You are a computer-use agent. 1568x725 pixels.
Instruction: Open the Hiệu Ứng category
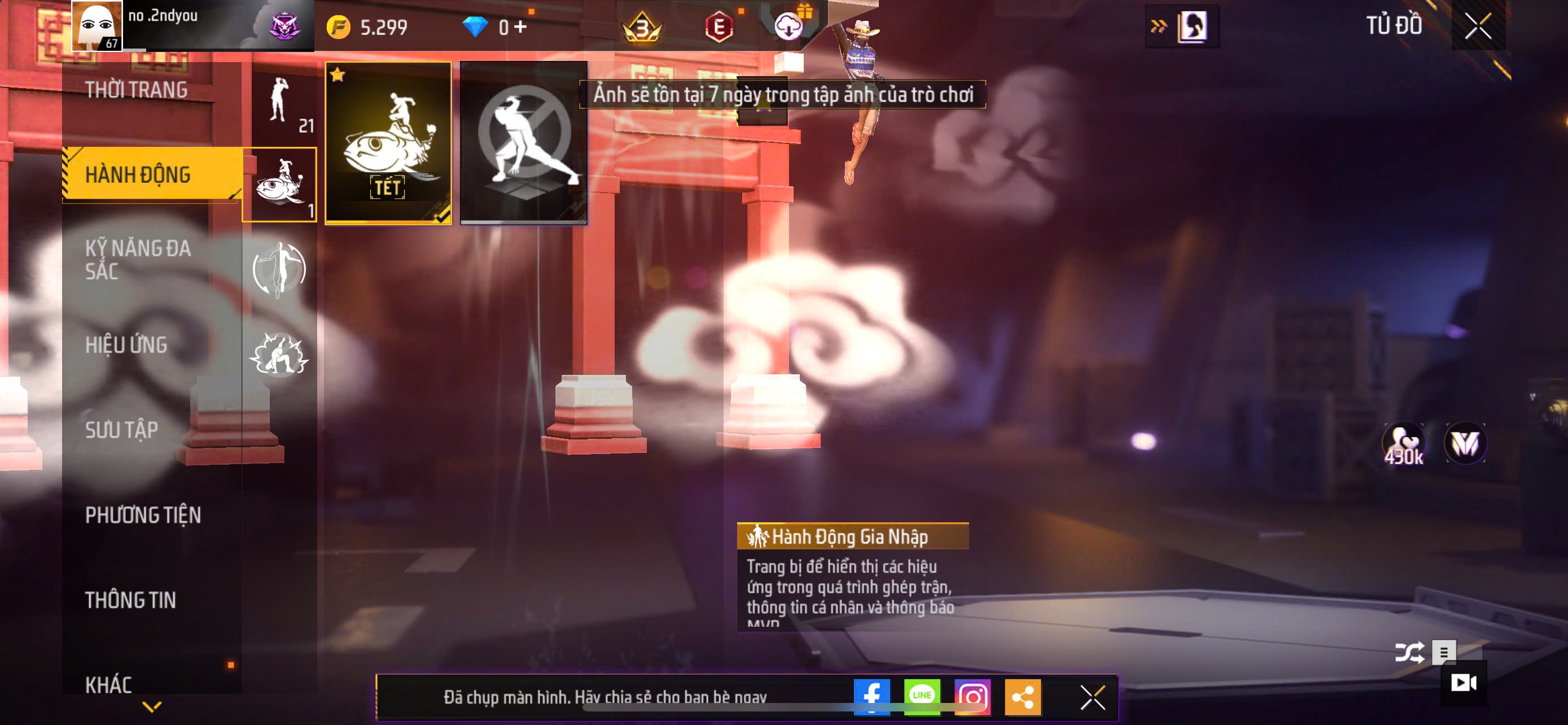coord(126,344)
